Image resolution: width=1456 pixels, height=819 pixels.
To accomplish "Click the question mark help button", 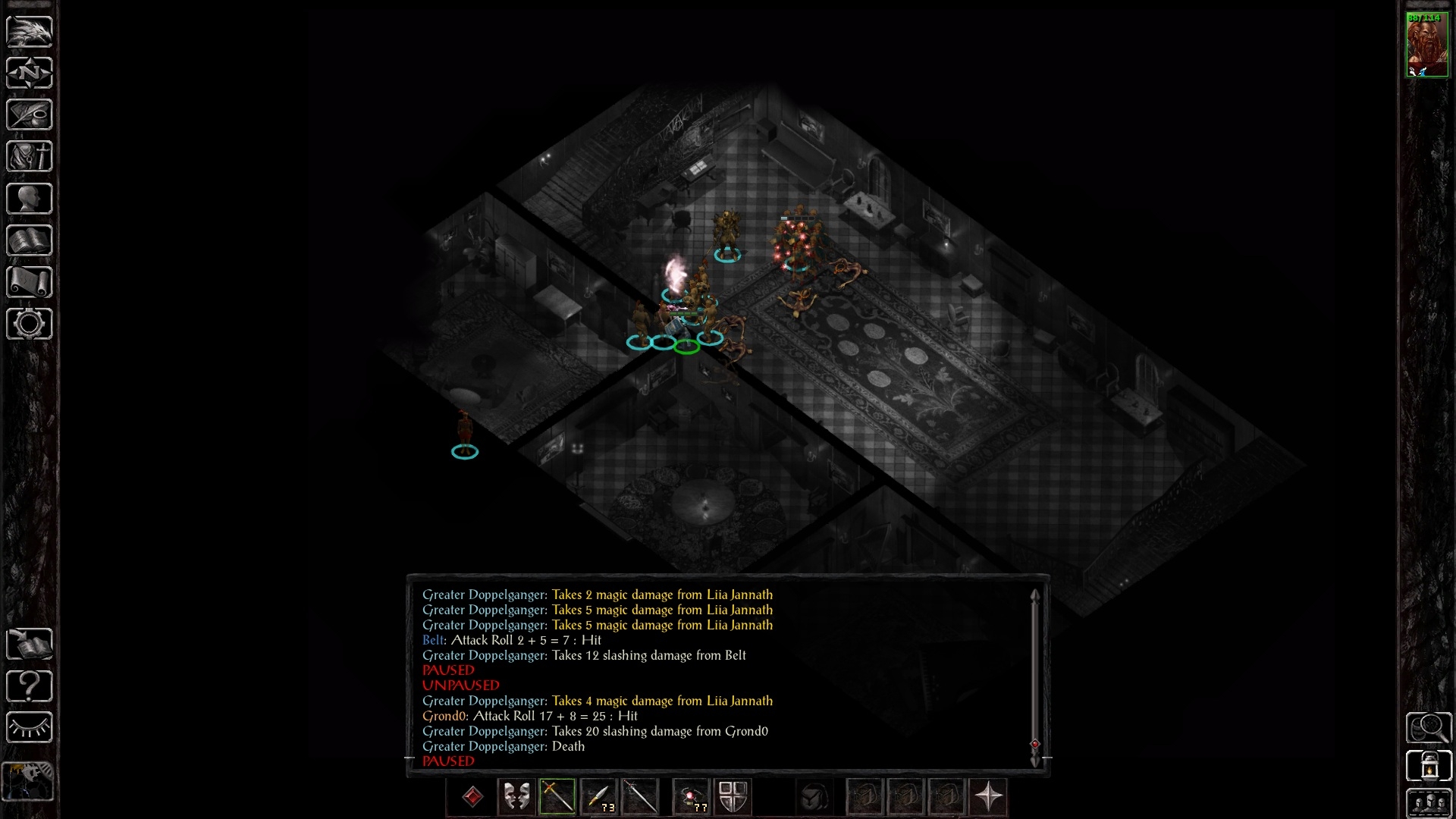I will point(30,686).
